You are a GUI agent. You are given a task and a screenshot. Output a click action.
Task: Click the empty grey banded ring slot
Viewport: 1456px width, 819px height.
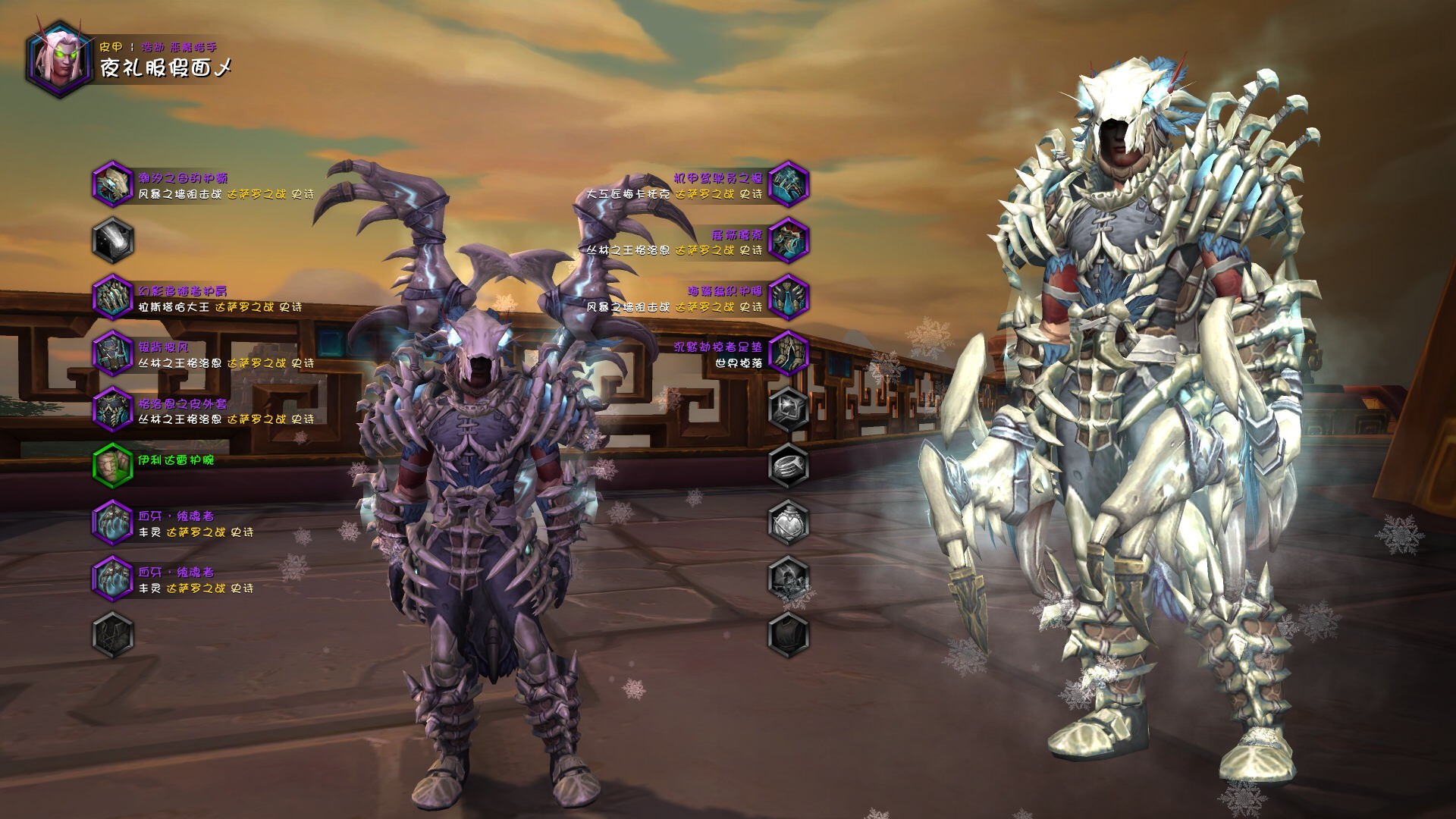coord(788,465)
